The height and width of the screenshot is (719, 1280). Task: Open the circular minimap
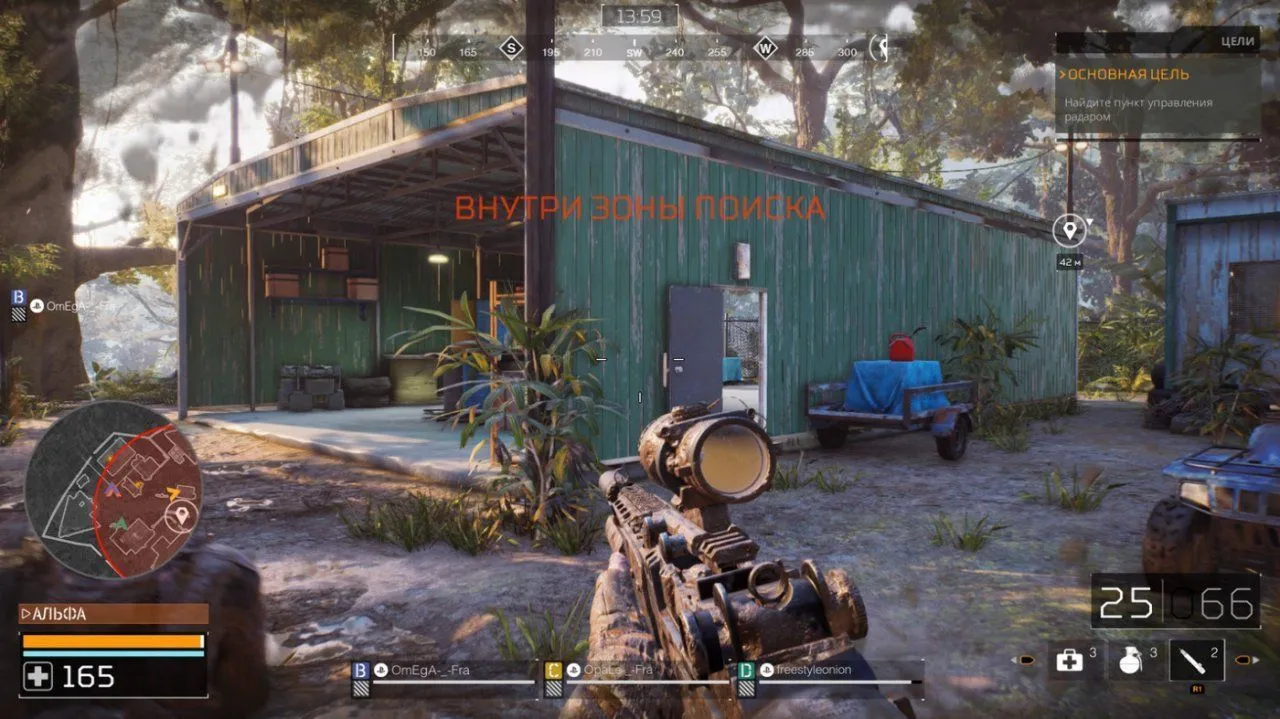113,489
